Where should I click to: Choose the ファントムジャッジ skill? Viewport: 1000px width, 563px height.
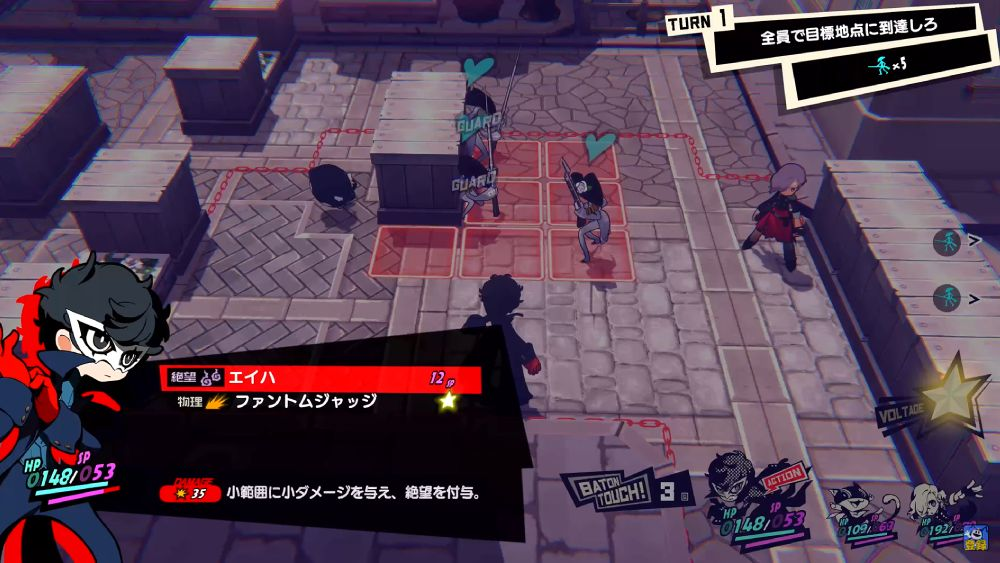[320, 401]
